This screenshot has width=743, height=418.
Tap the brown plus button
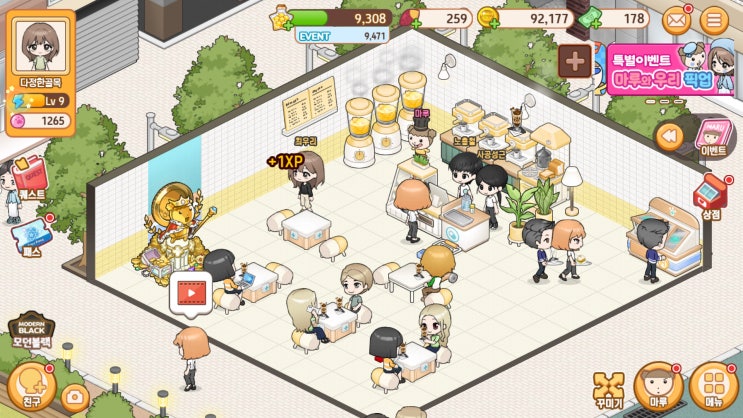[x=575, y=61]
